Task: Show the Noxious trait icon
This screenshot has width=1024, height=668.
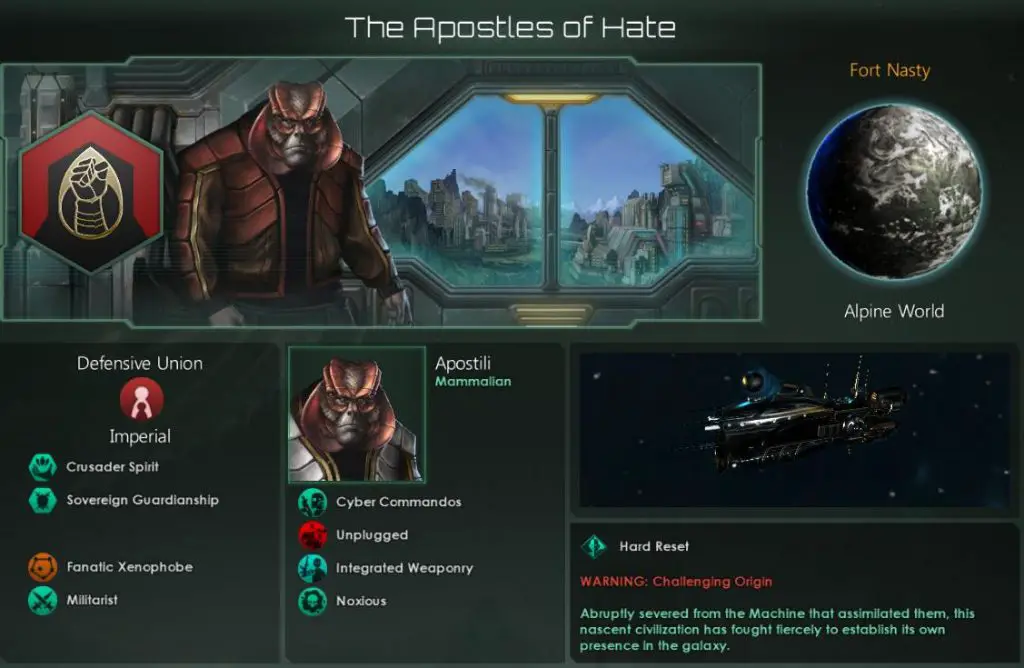Action: point(312,601)
